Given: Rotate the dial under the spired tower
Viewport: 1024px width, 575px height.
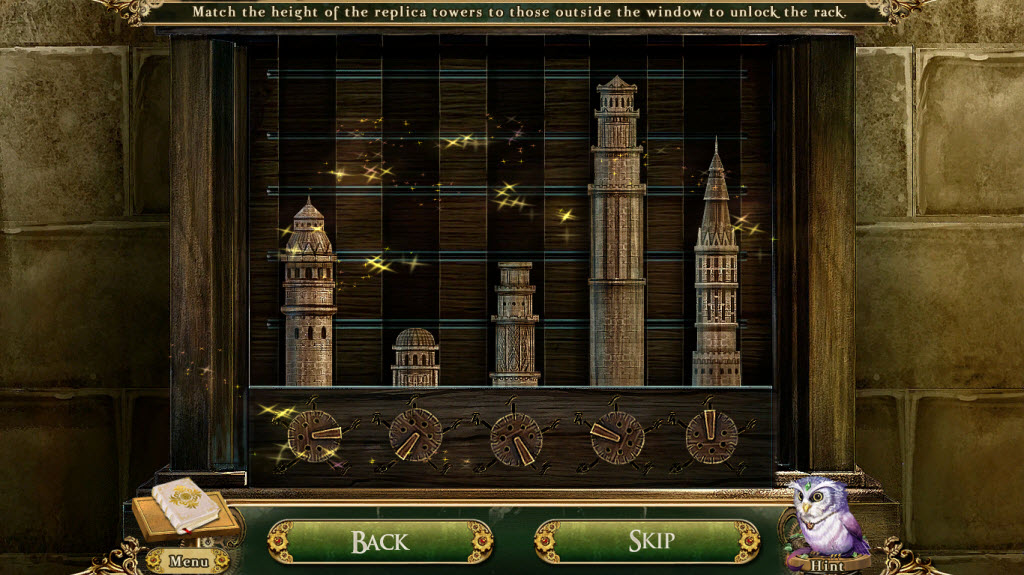Looking at the screenshot, I should [x=712, y=437].
